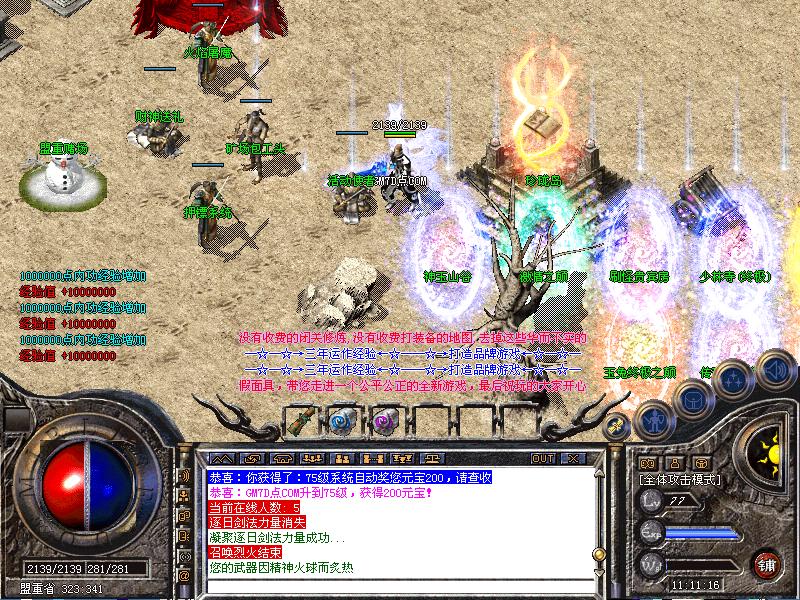This screenshot has height=600, width=800.
Task: Select the purple swirl stone belt item
Action: coord(381,422)
